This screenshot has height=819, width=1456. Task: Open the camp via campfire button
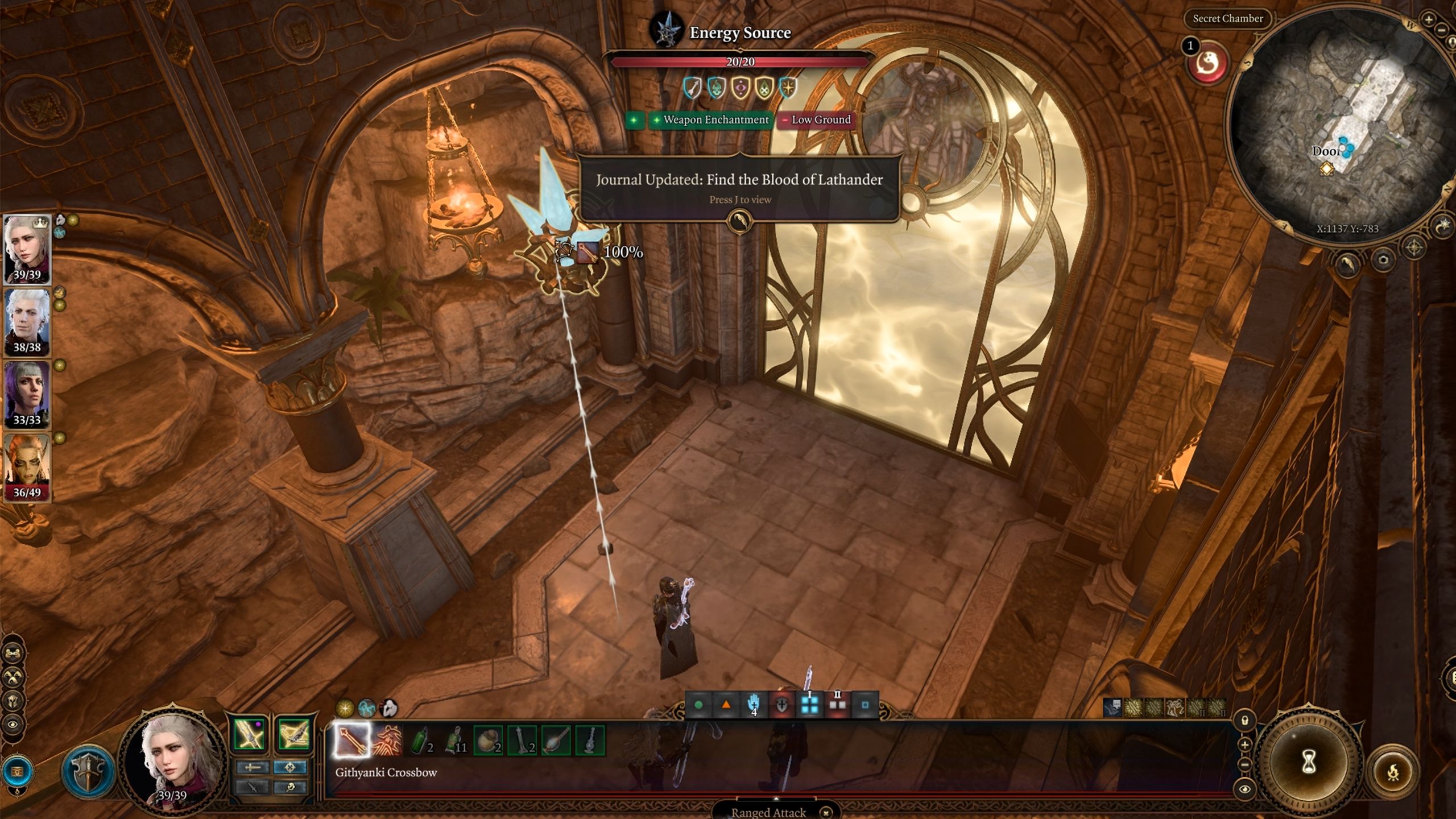[1393, 772]
